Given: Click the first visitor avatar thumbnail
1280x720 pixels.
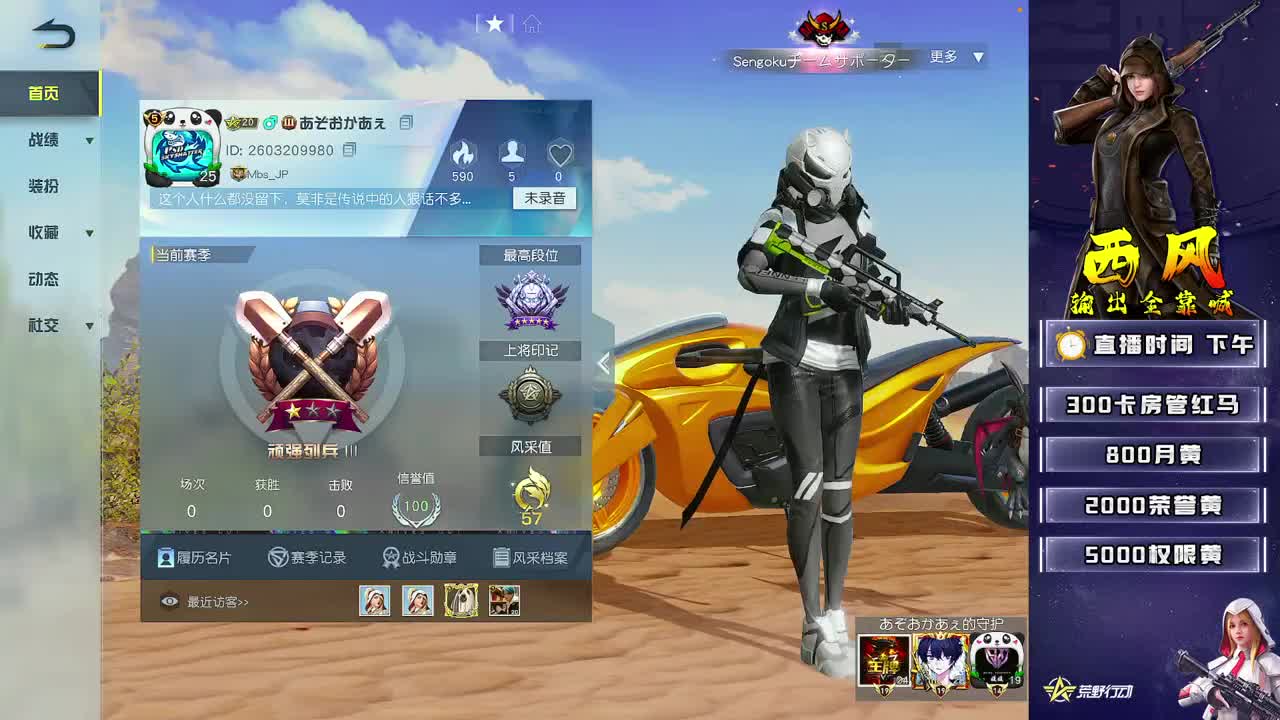Looking at the screenshot, I should point(375,601).
